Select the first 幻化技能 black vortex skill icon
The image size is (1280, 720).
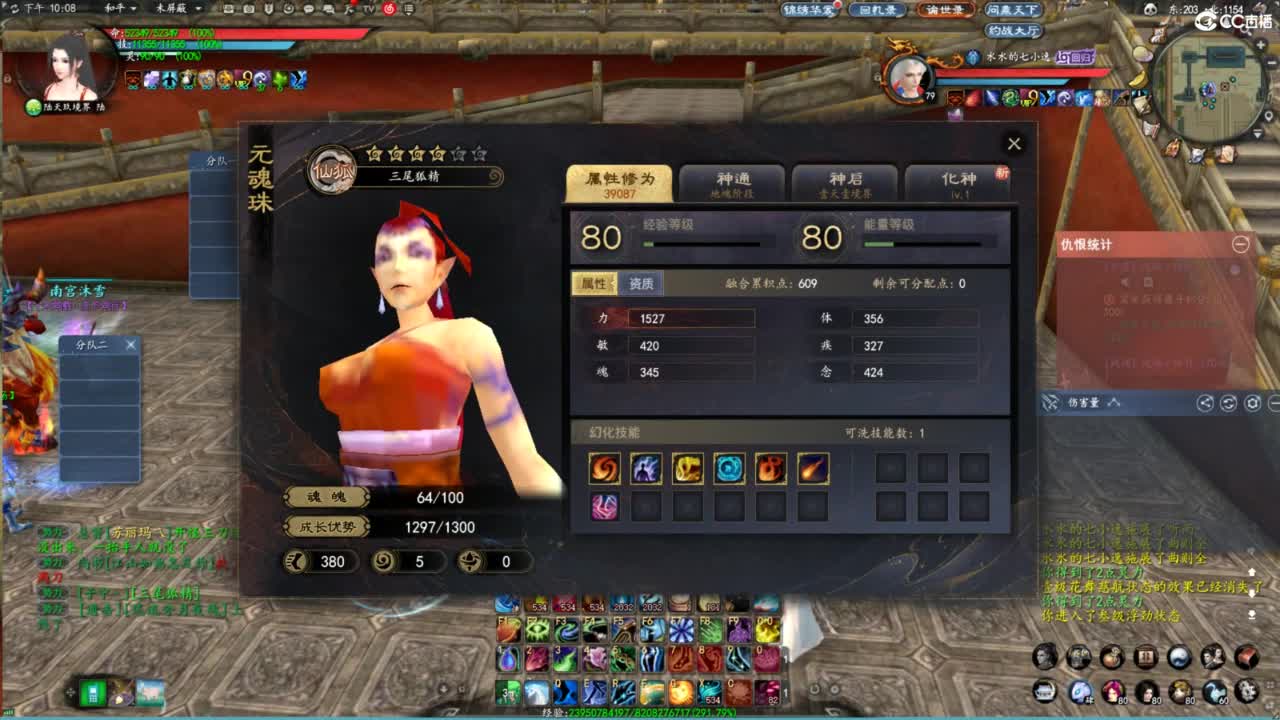click(x=604, y=467)
